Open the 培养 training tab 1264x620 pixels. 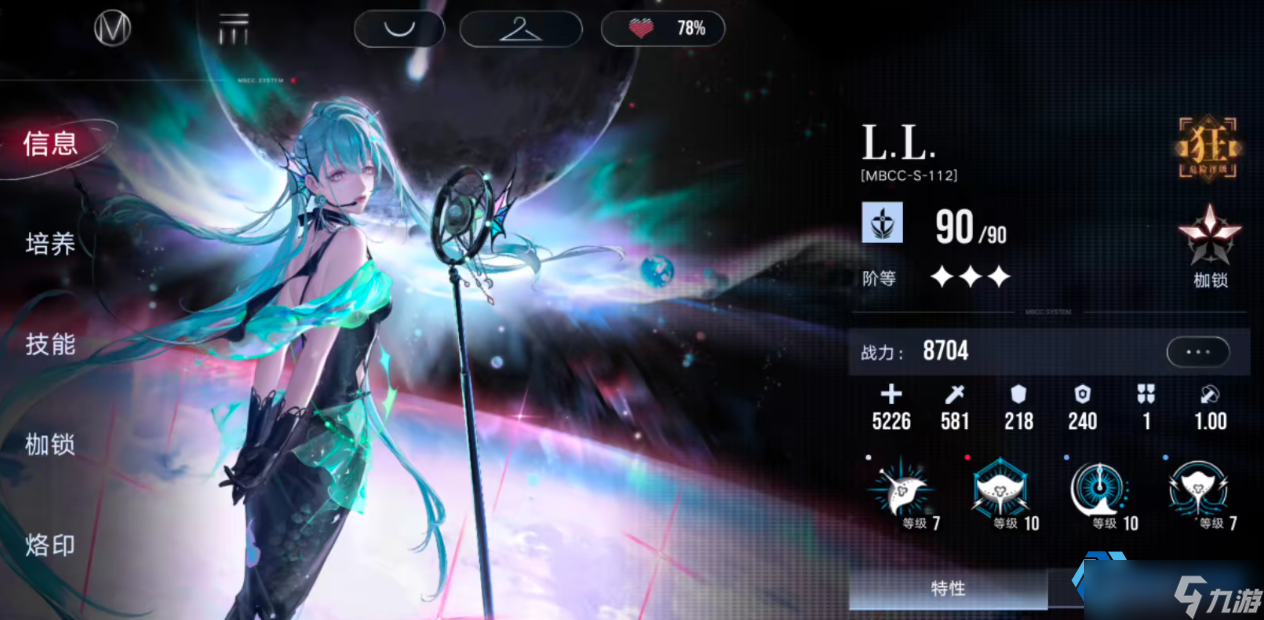(x=51, y=244)
